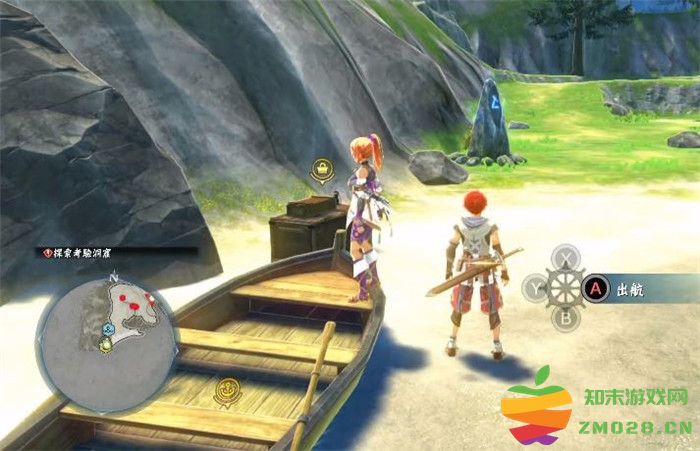
Task: Choose the 出航 set sail action label
Action: [x=629, y=288]
